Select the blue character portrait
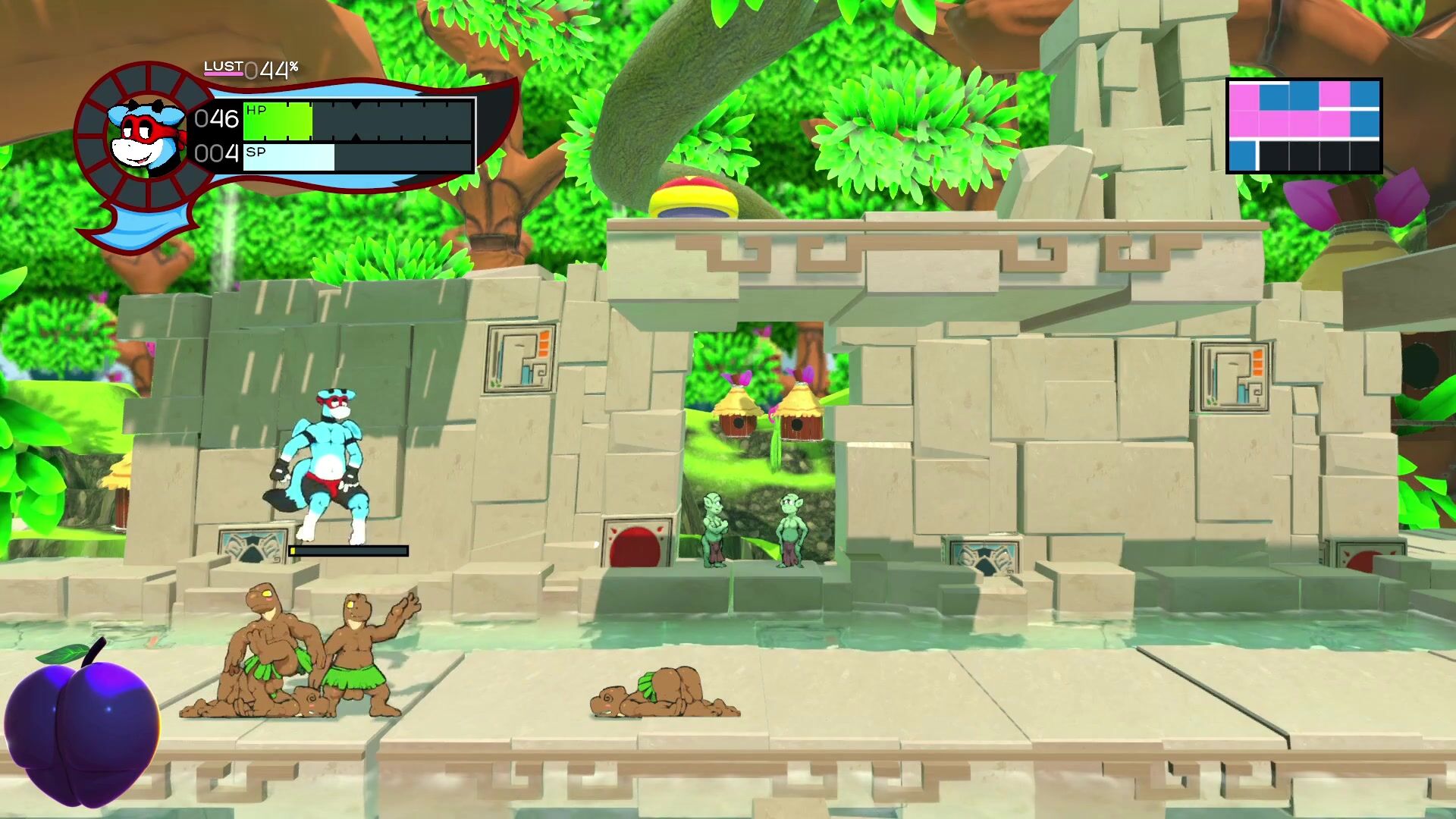Viewport: 1456px width, 819px height. pyautogui.click(x=147, y=136)
